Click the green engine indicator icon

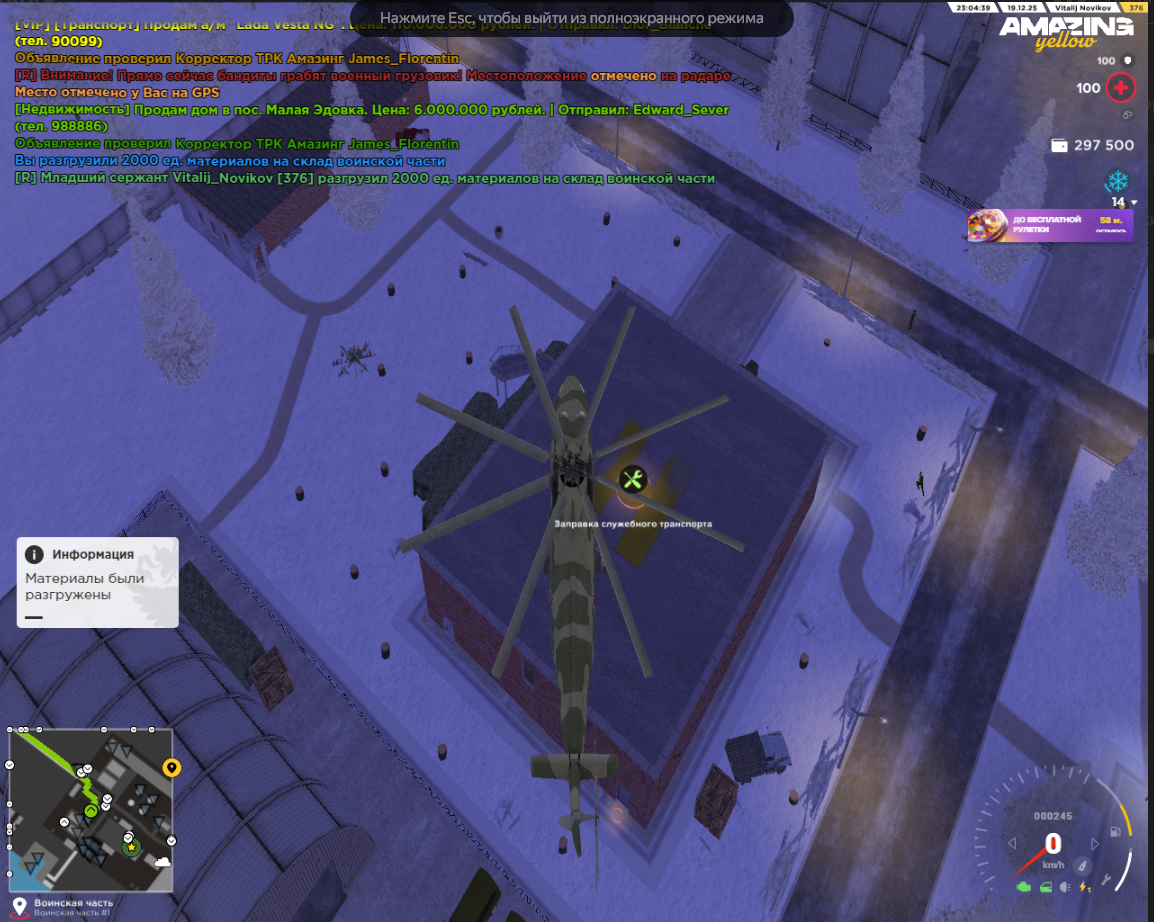point(1023,886)
